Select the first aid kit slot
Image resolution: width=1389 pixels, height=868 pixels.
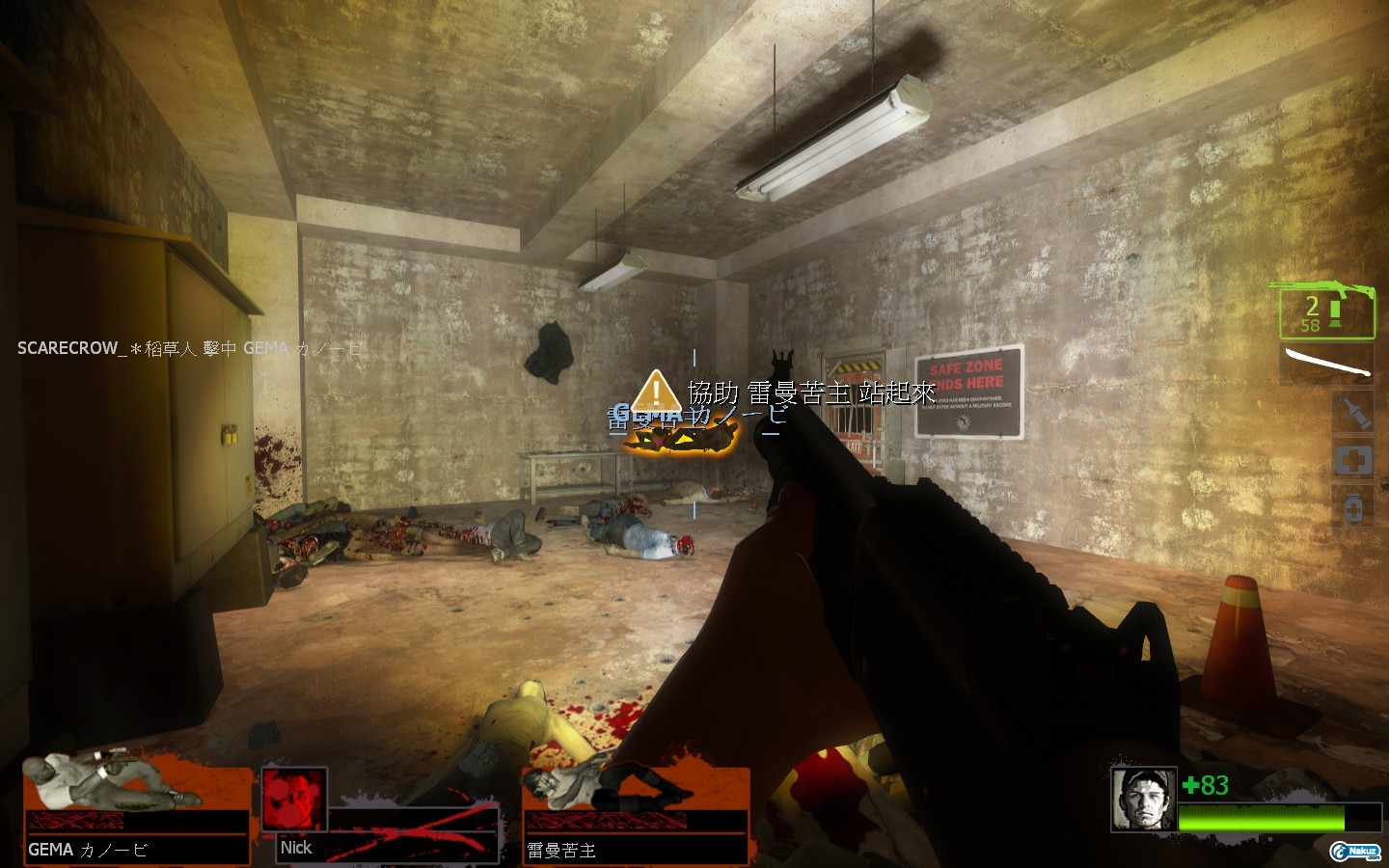[1352, 459]
